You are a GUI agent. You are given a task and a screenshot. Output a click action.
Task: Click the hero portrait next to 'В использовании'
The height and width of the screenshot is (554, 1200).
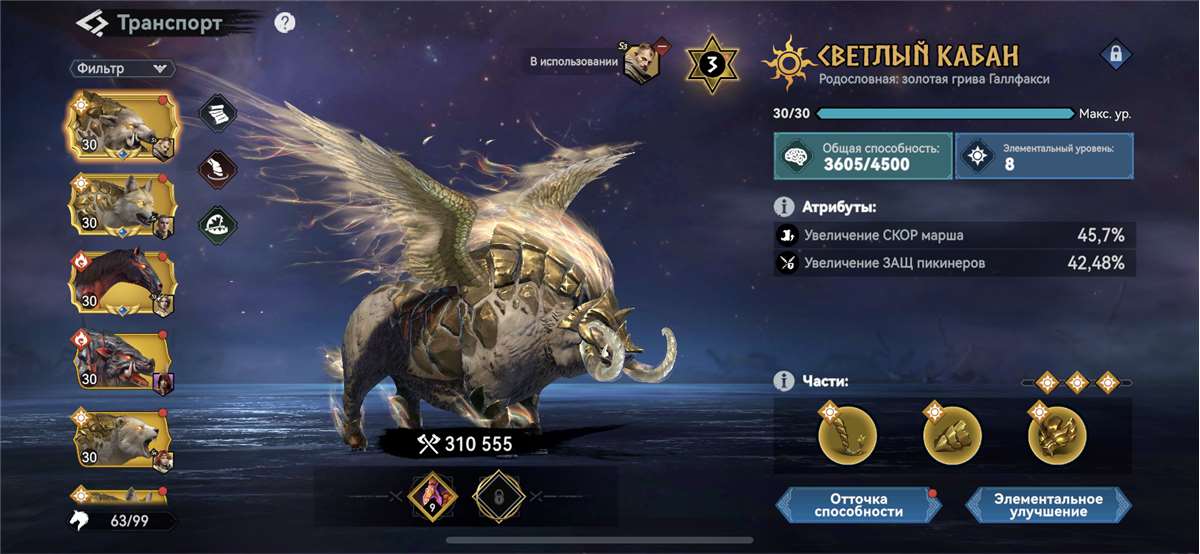click(640, 63)
